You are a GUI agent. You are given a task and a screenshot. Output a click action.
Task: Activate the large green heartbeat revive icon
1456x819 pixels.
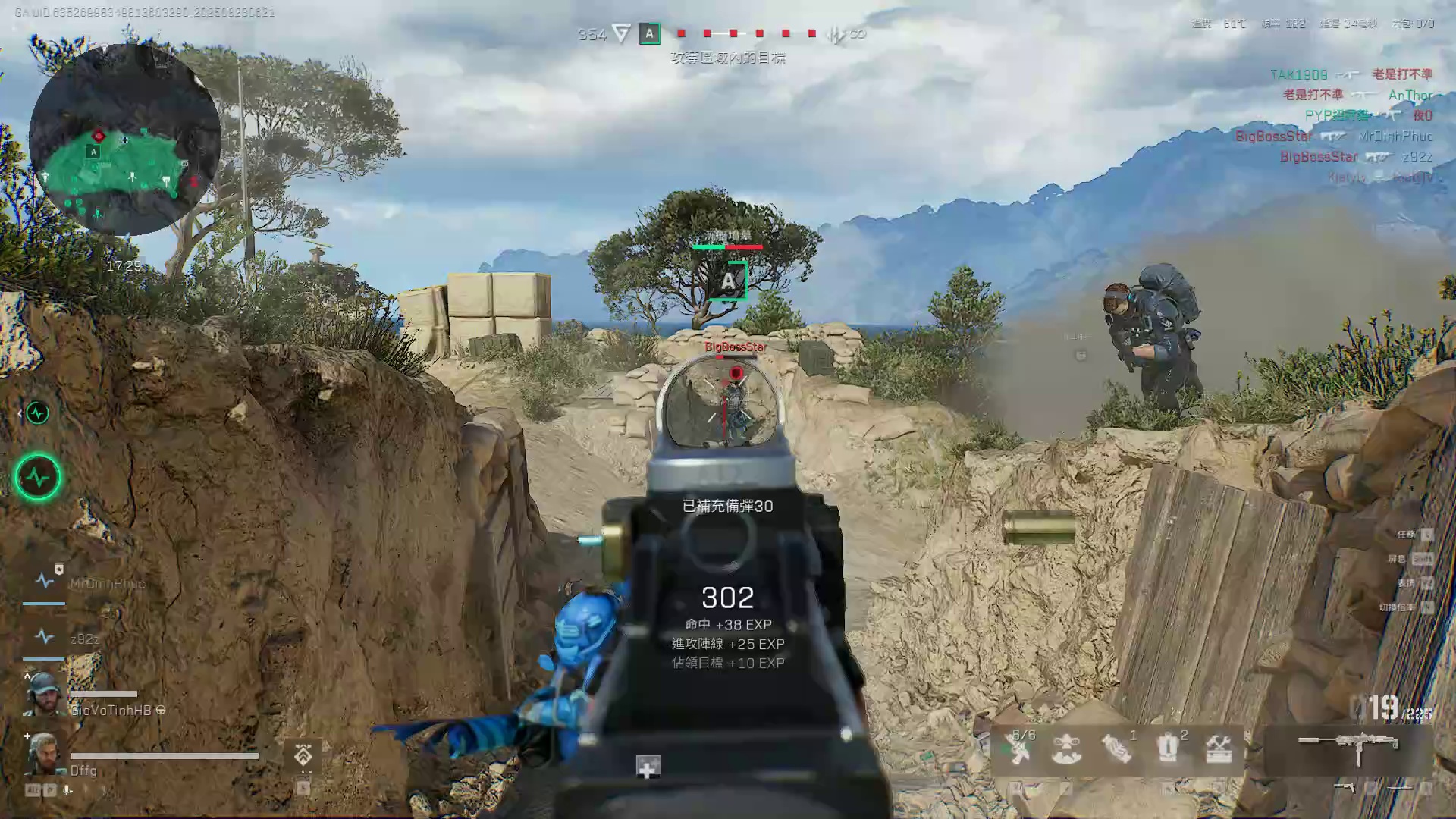(x=38, y=477)
